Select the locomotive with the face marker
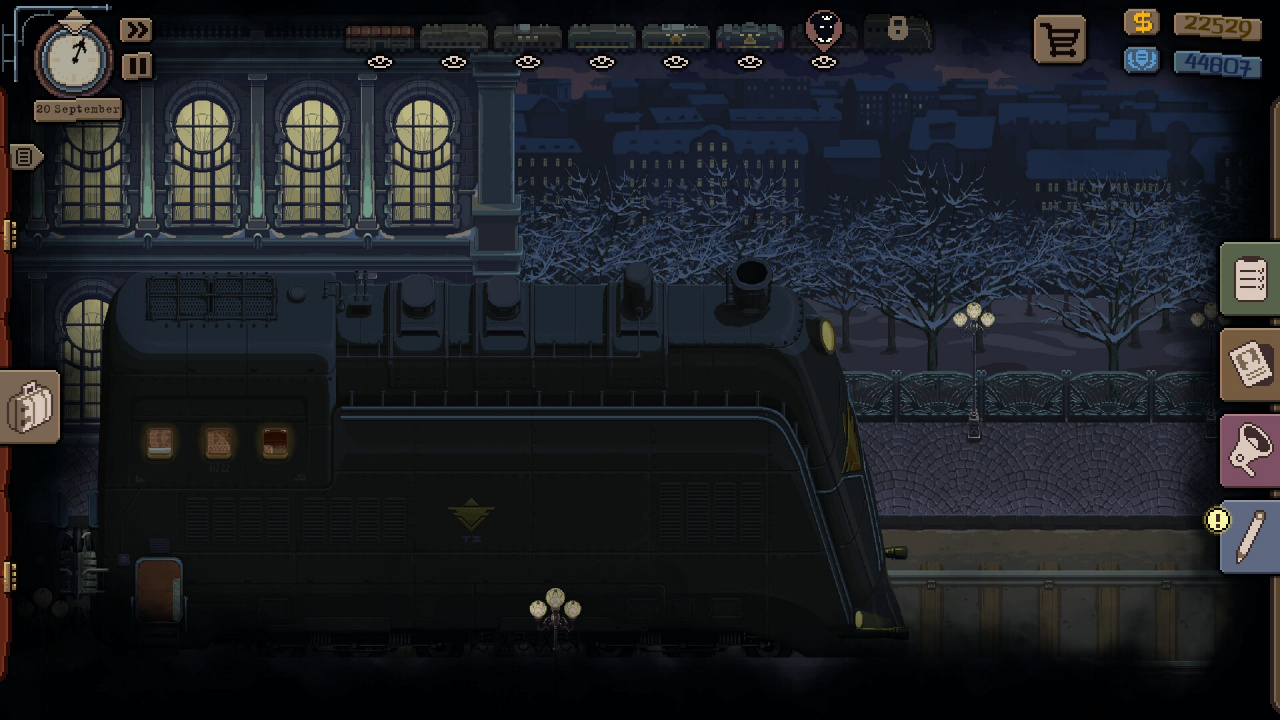 point(824,32)
